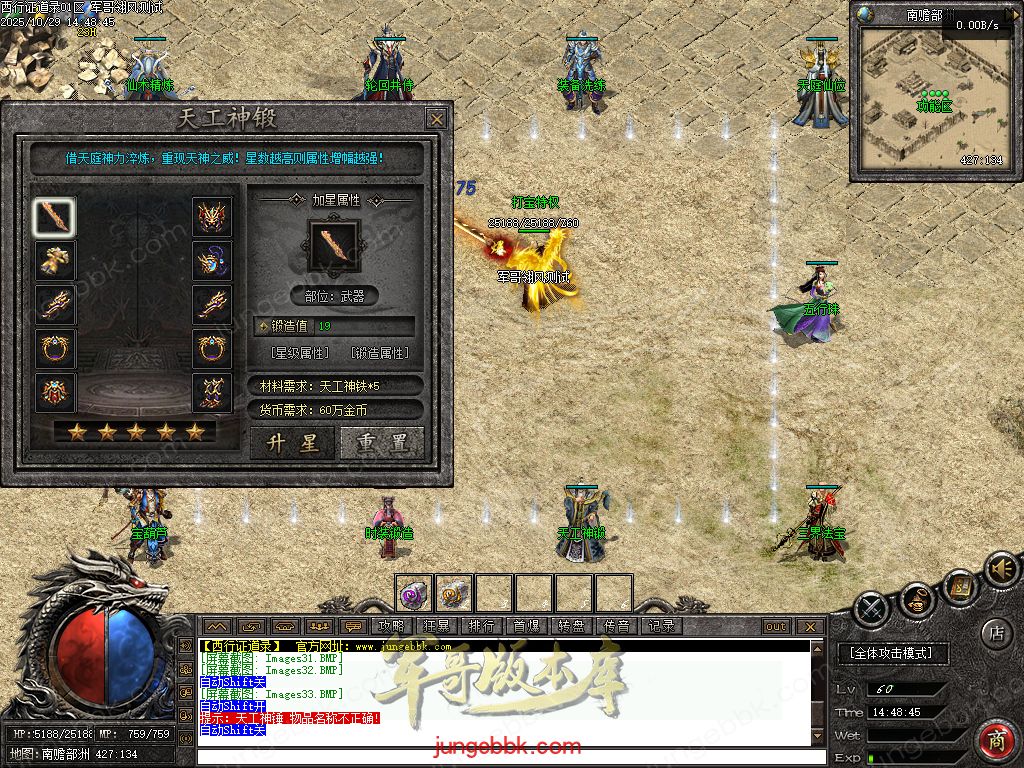Select the golden boots equipment slot
Image resolution: width=1024 pixels, height=768 pixels.
click(x=54, y=260)
